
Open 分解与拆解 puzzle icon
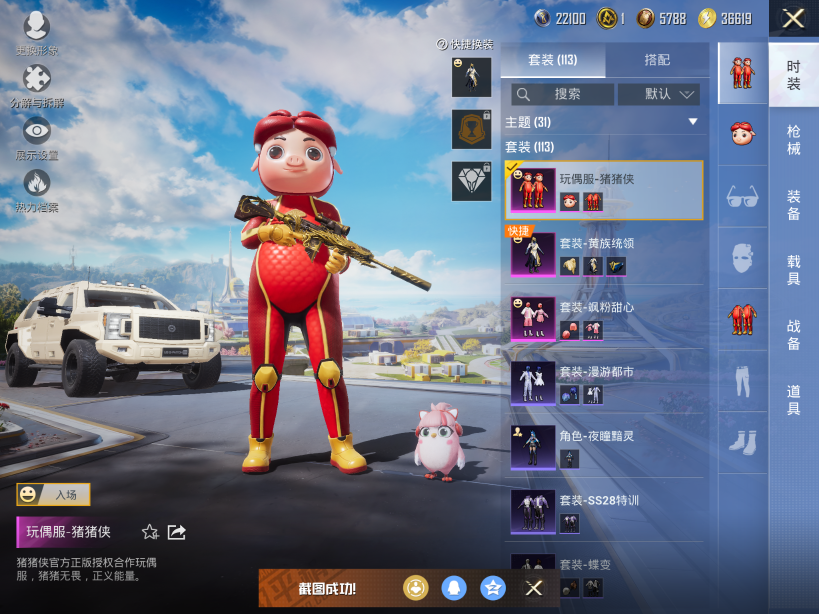click(x=37, y=79)
